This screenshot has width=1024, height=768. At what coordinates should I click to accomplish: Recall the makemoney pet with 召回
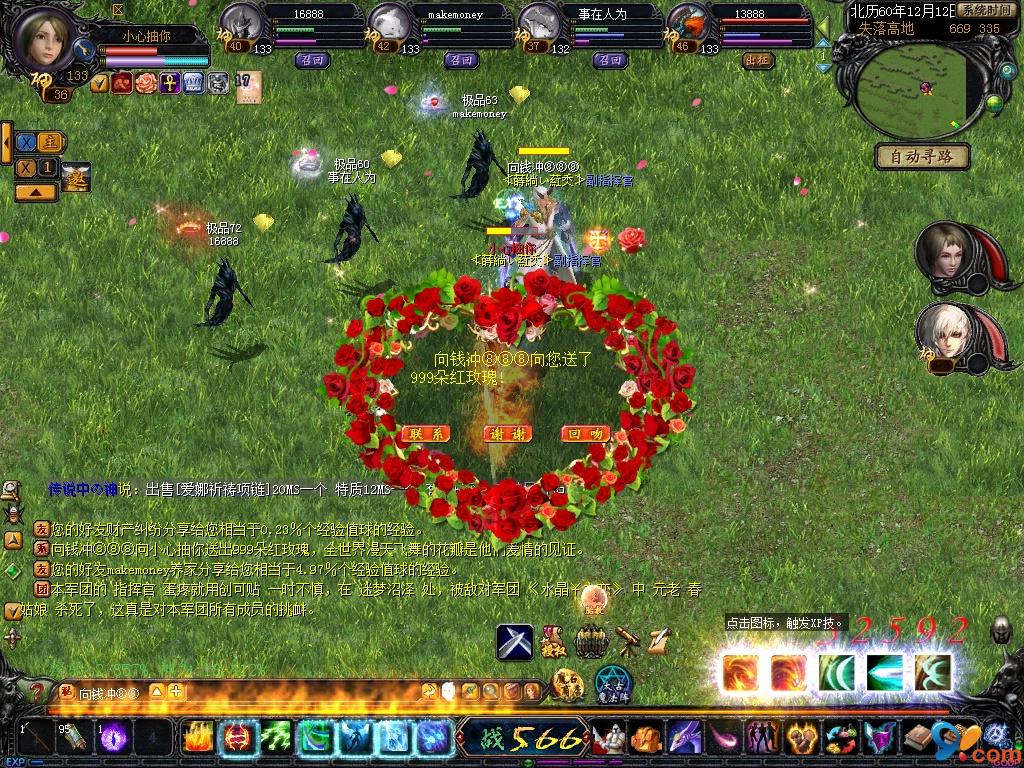(461, 59)
